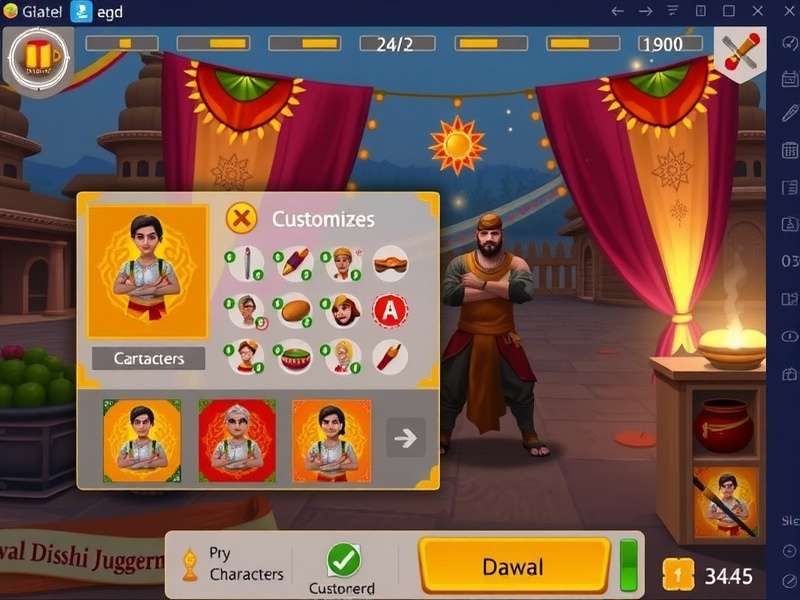Close the Customizes panel with the X

coord(241,217)
